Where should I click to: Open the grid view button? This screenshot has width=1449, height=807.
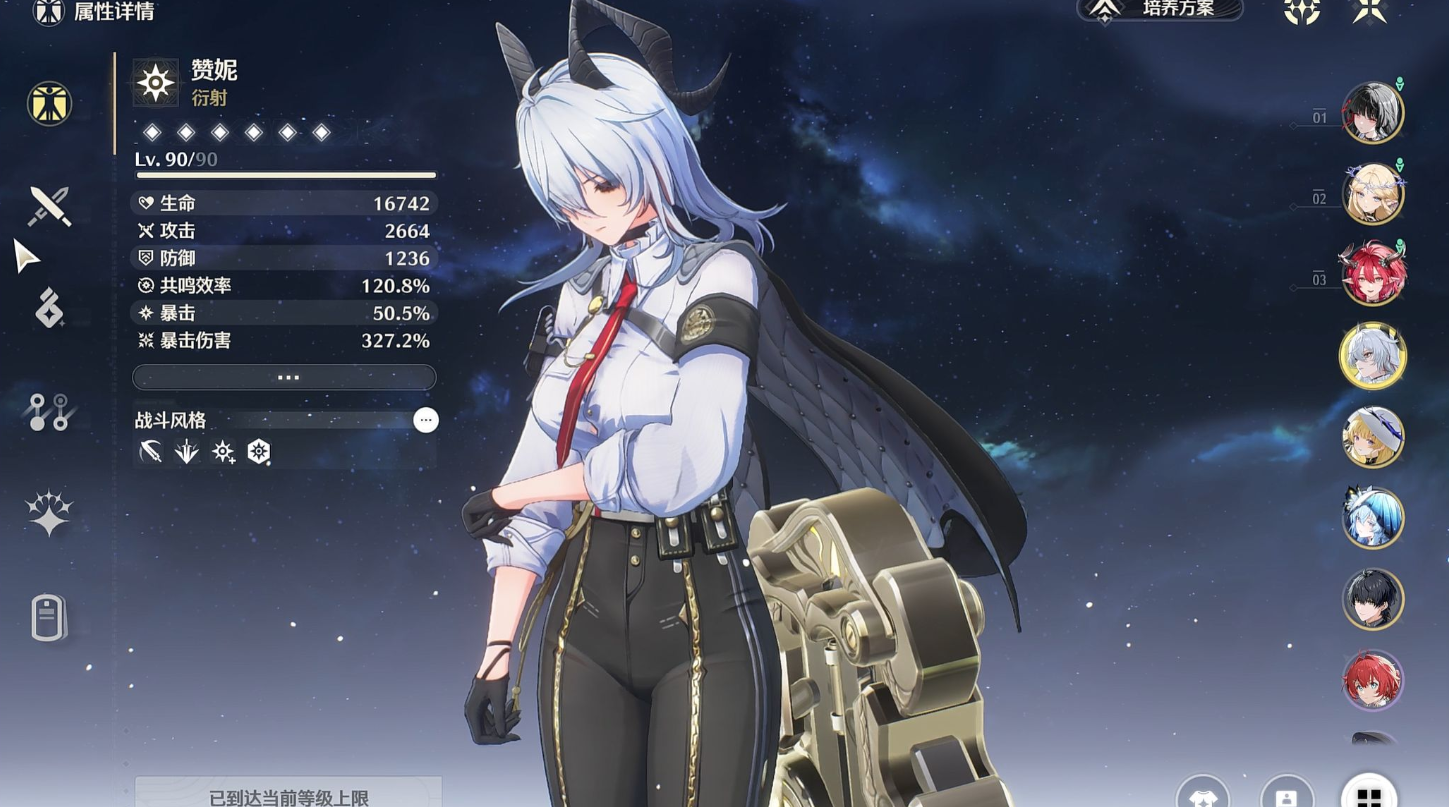tap(1368, 795)
